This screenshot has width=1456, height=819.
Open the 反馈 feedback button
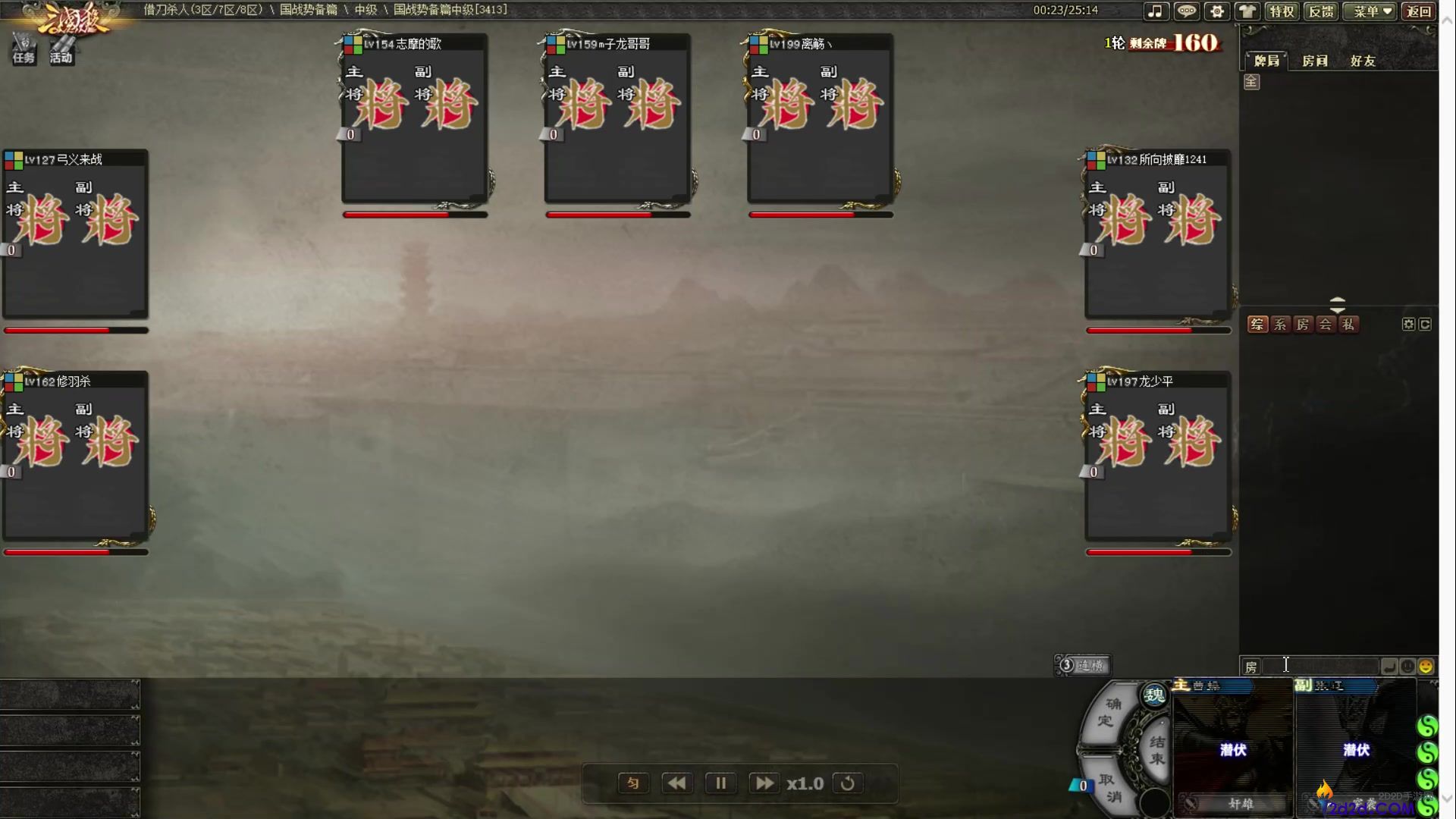pos(1321,11)
